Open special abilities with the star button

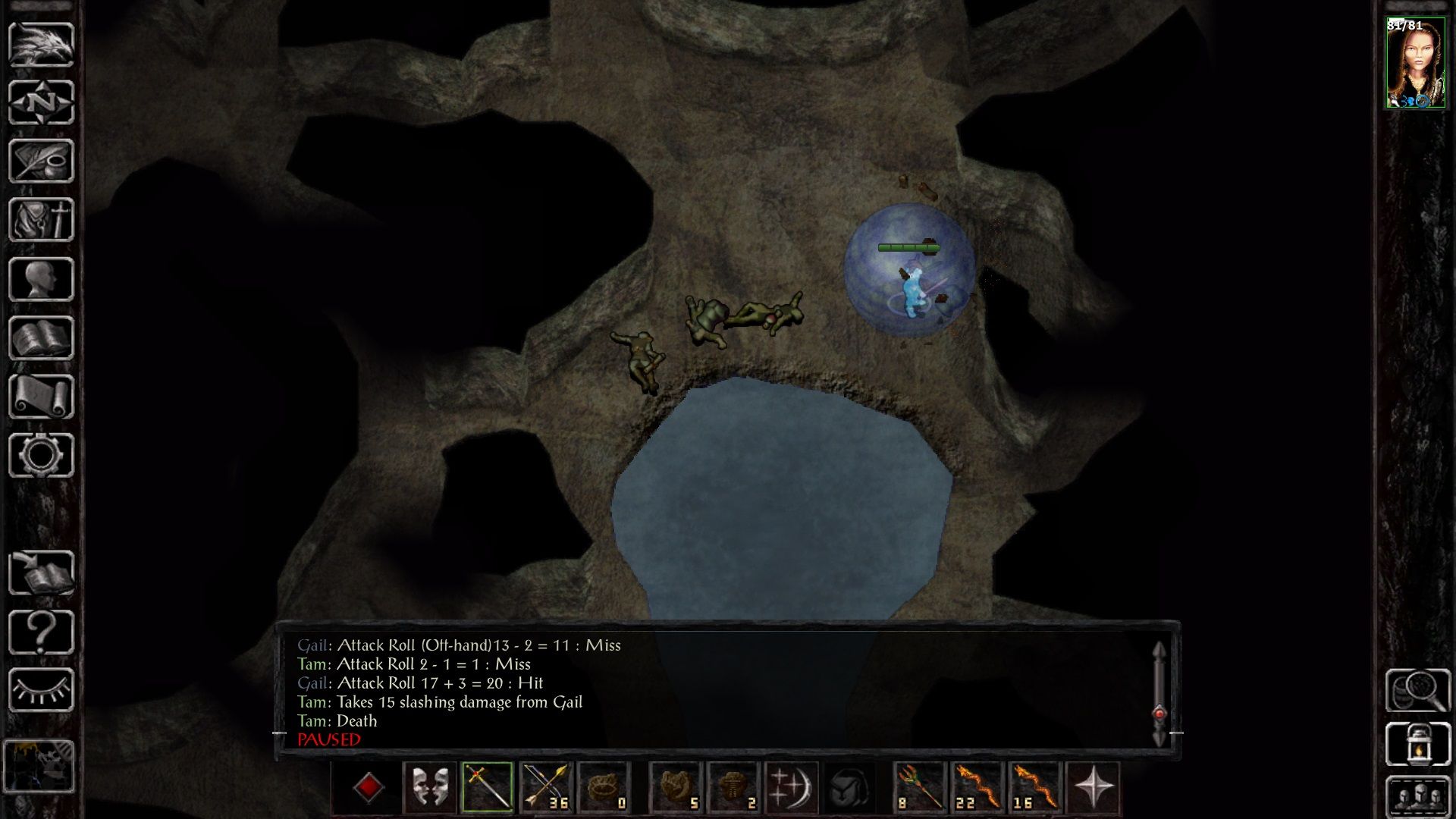[x=1094, y=787]
